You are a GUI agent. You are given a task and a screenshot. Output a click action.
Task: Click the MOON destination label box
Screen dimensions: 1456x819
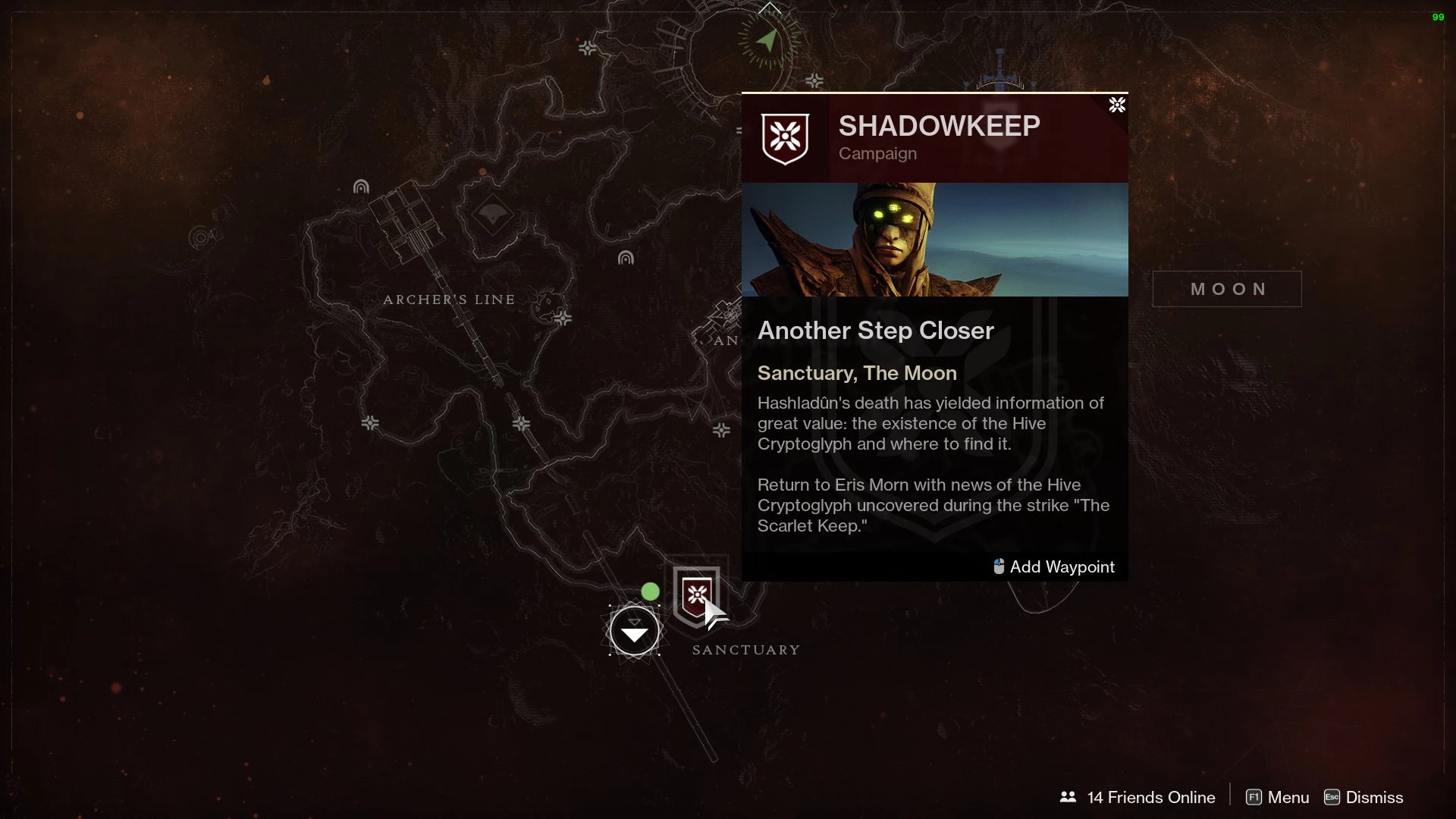click(1226, 289)
